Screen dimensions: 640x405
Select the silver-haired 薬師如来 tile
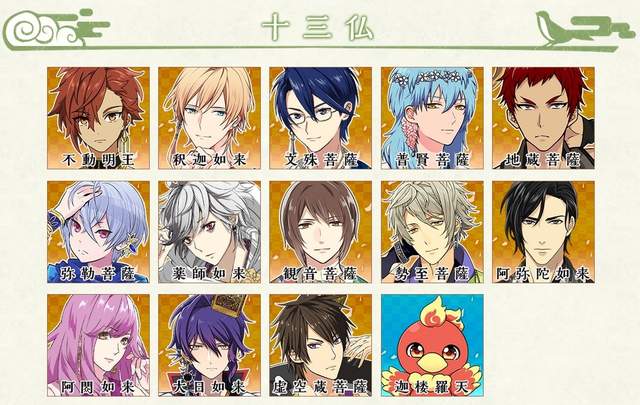pos(209,230)
